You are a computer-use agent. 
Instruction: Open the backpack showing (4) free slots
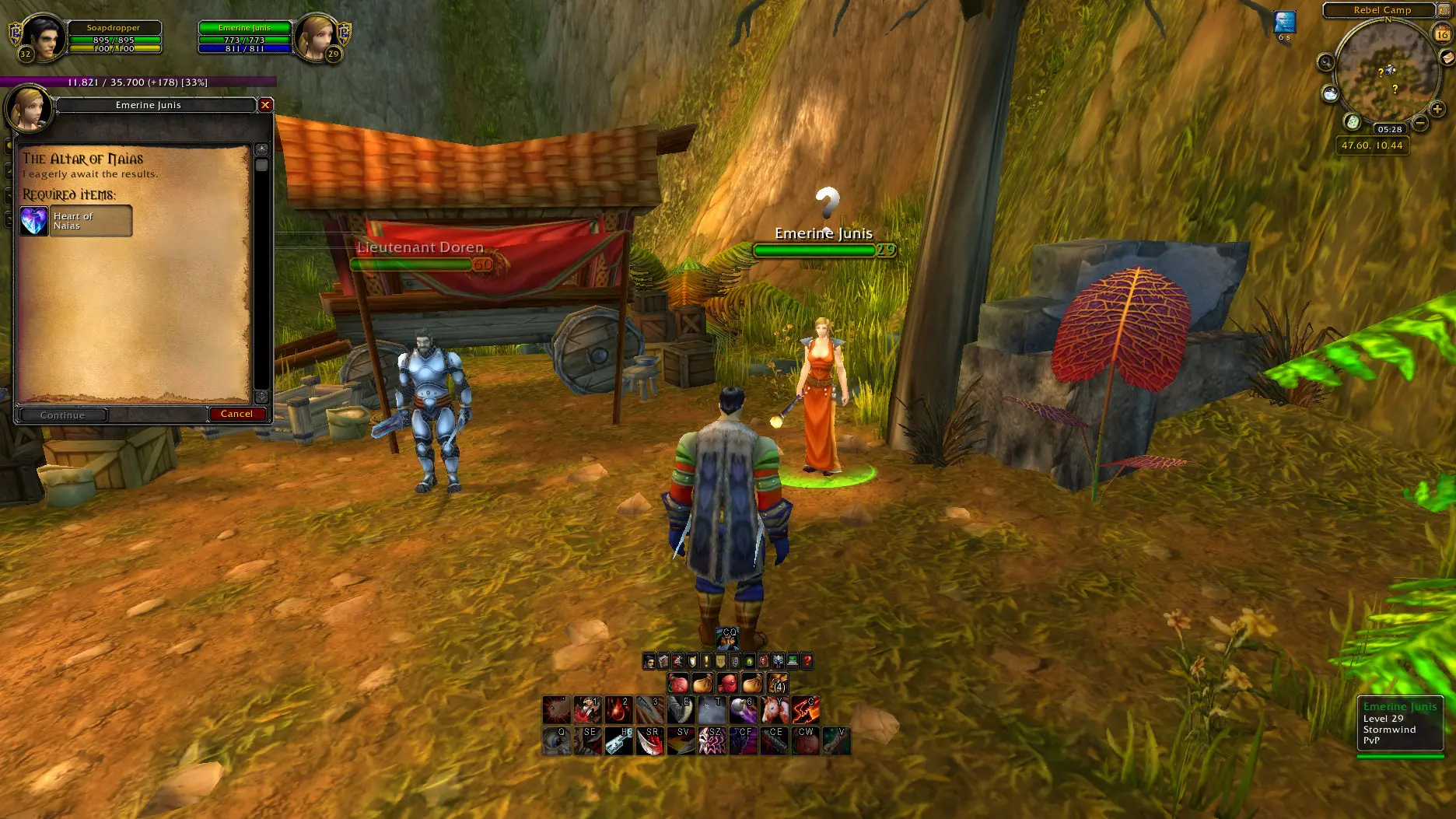click(778, 684)
